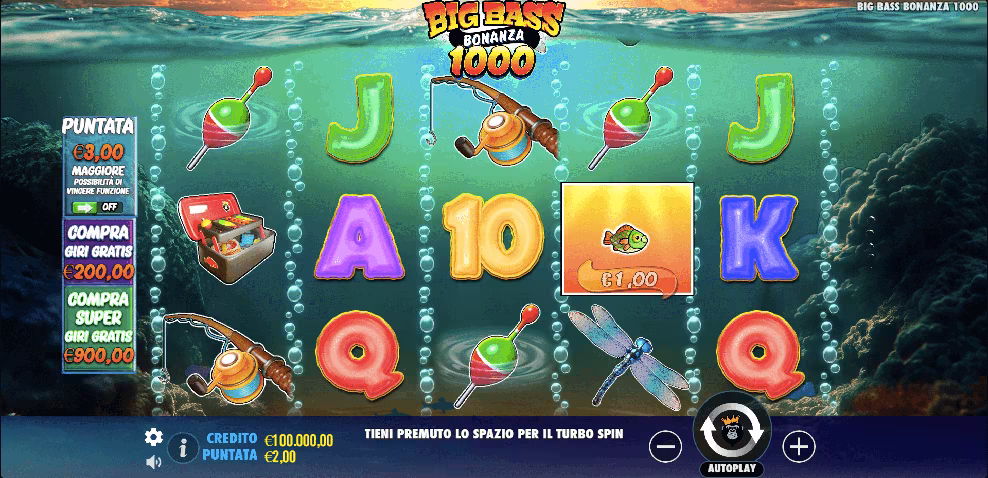This screenshot has width=988, height=478.
Task: Toggle the Puntata ante bet switch
Action: pyautogui.click(x=97, y=207)
